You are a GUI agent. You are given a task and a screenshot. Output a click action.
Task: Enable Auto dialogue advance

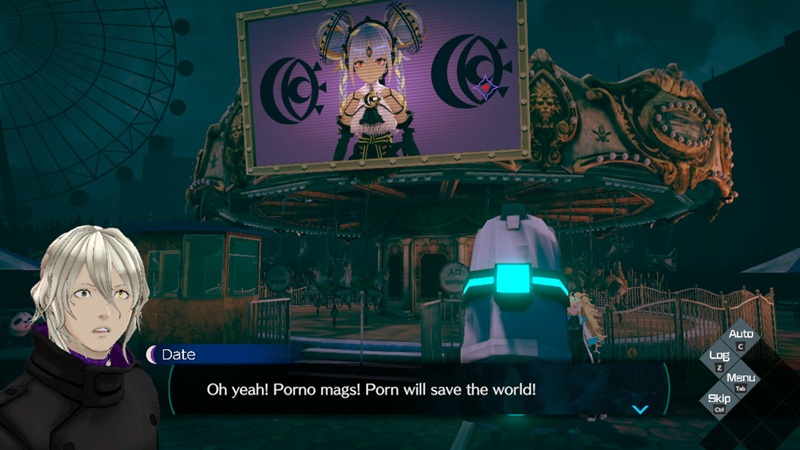click(x=741, y=336)
